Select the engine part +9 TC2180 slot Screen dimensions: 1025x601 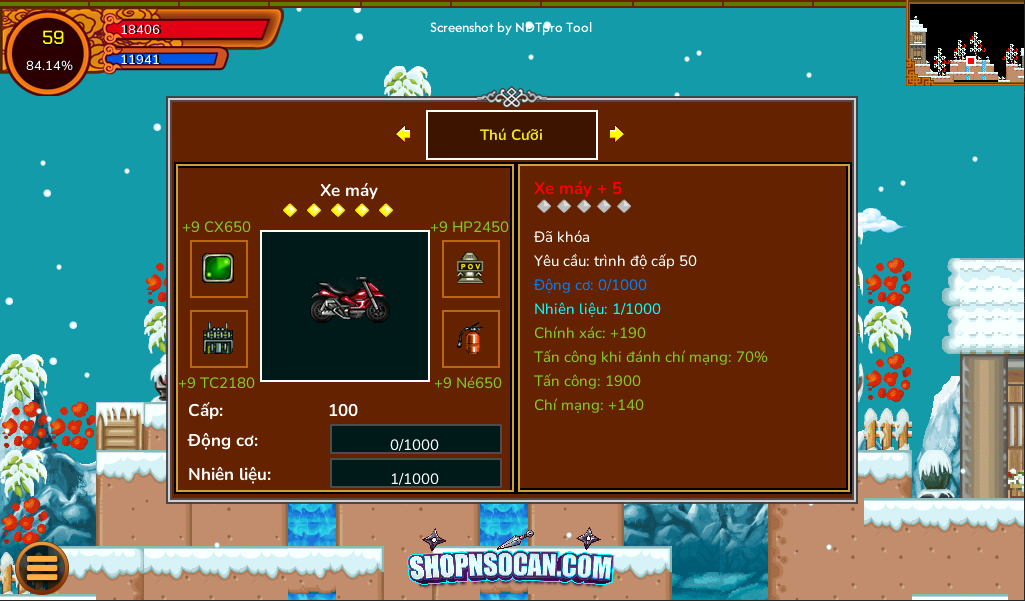tap(219, 339)
